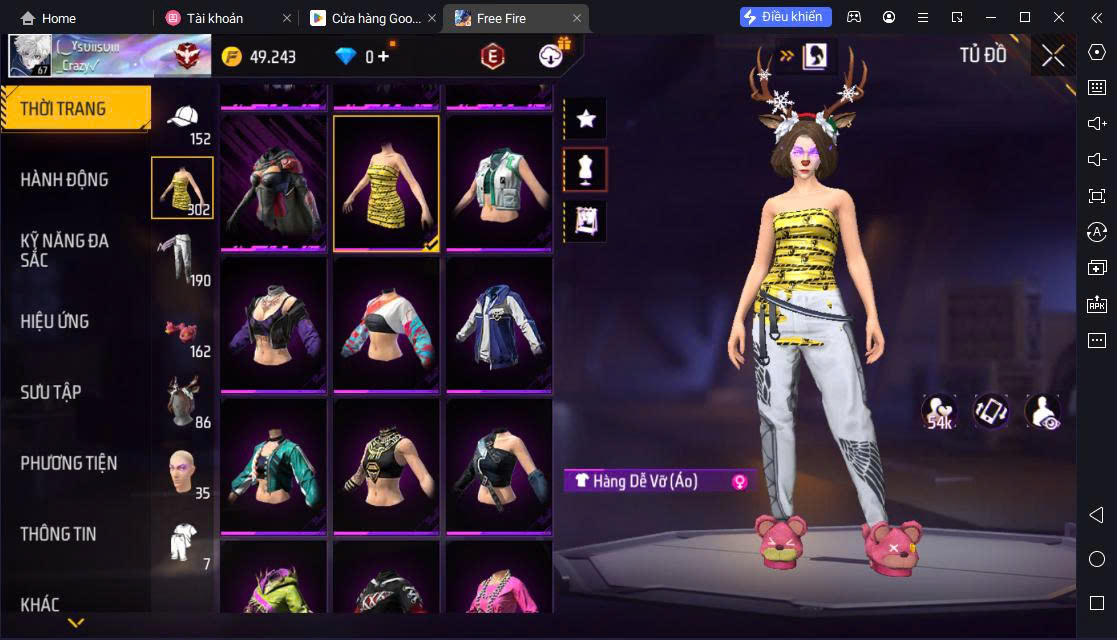Add diamonds with the plus button
Viewport: 1117px width, 640px height.
pos(383,56)
